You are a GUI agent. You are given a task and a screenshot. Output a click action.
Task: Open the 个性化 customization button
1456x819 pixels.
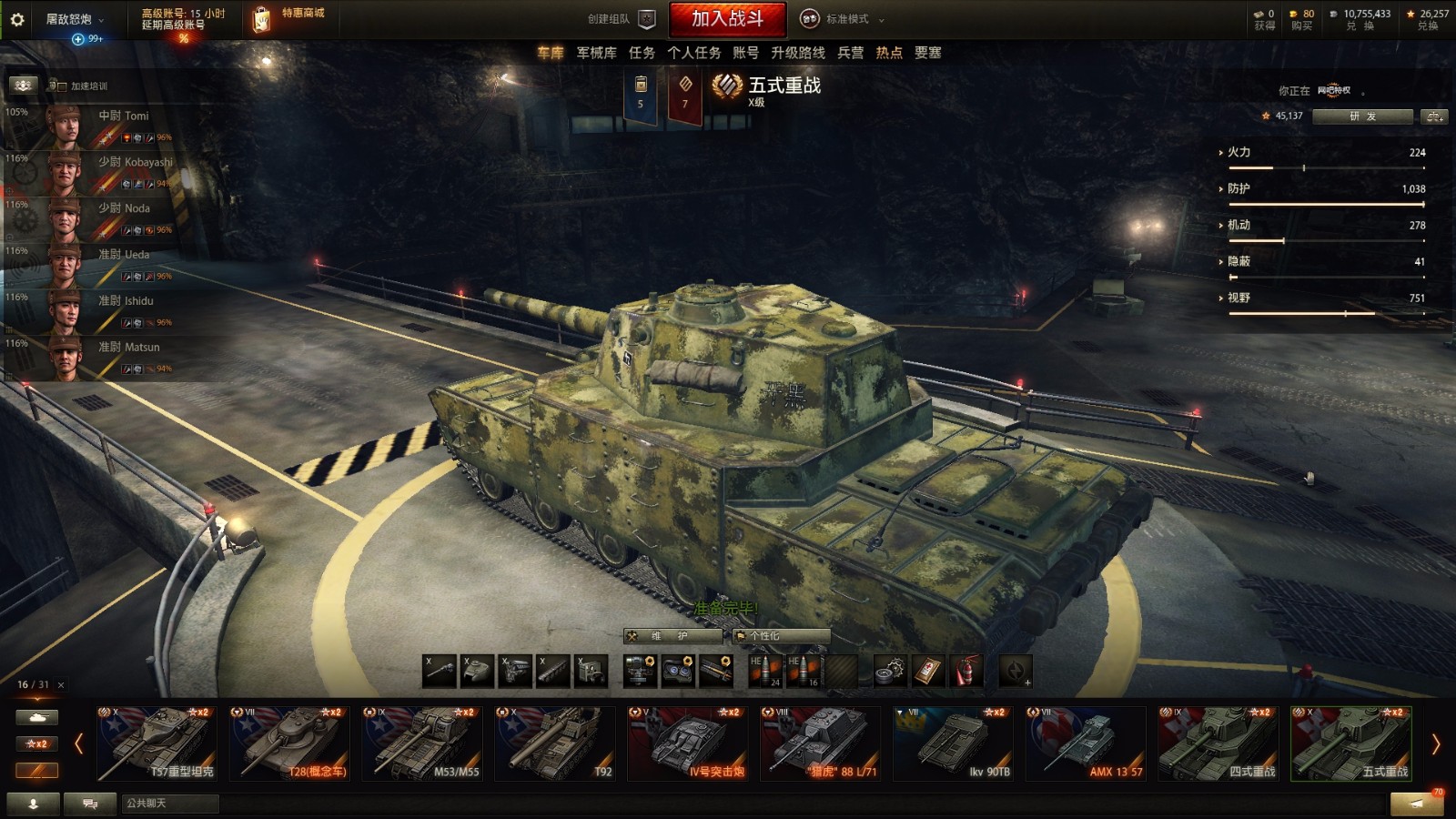781,636
